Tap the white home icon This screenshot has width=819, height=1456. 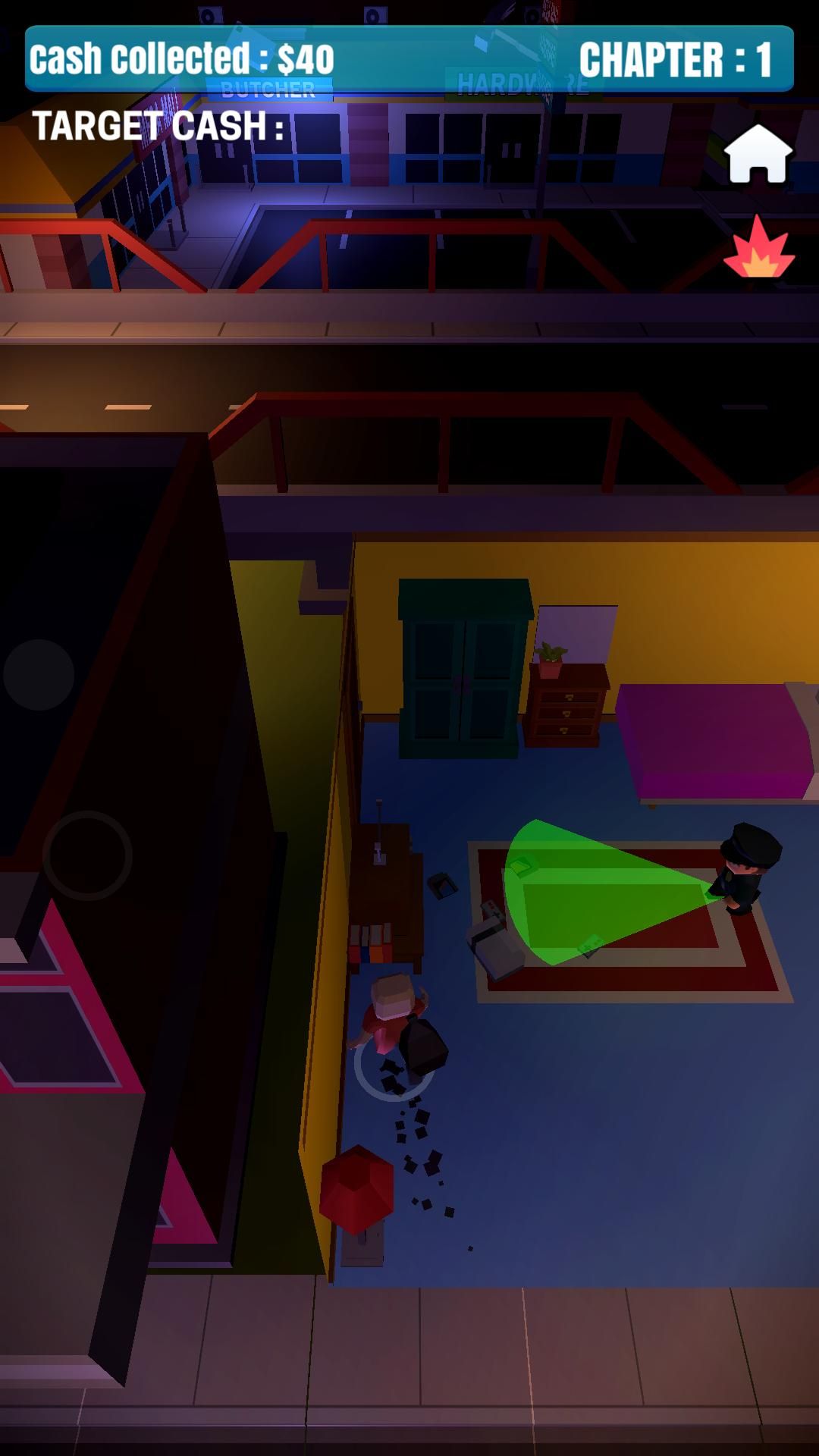coord(758,155)
